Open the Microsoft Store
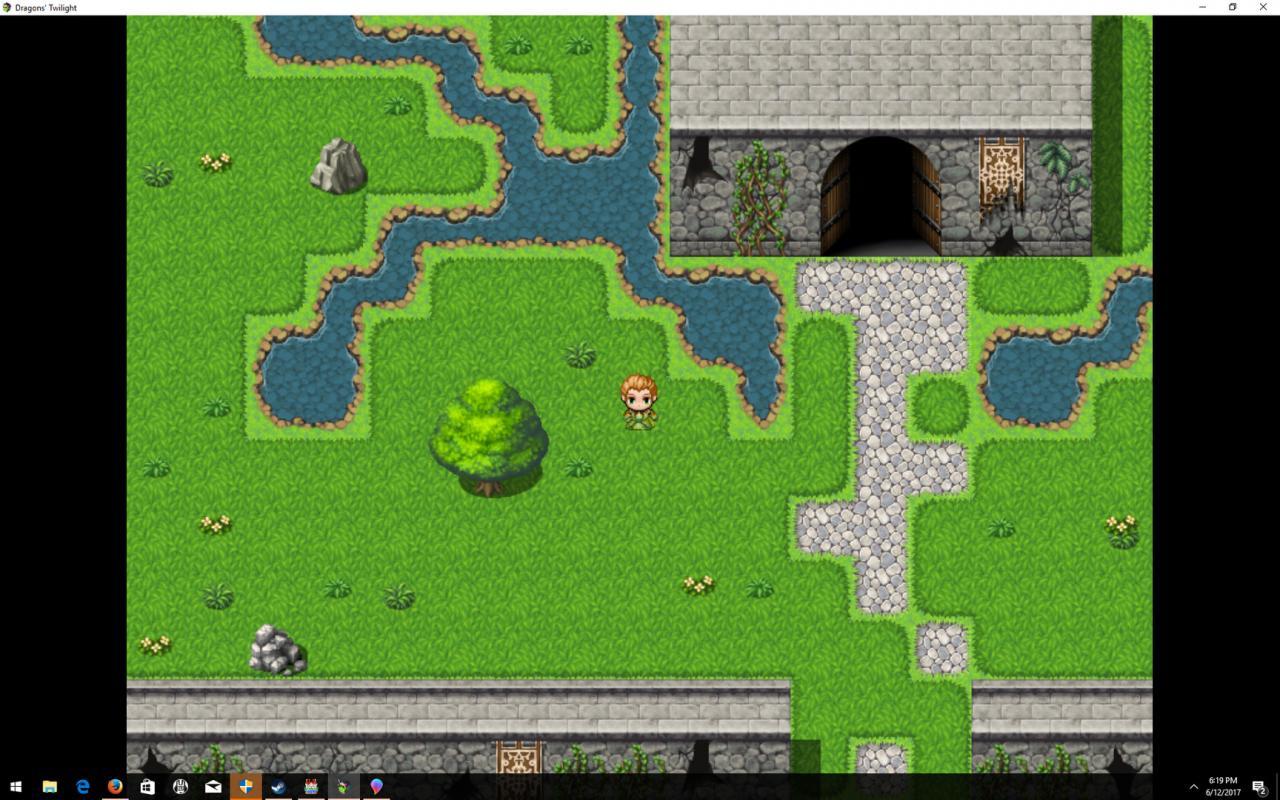The image size is (1280, 800). (x=148, y=785)
